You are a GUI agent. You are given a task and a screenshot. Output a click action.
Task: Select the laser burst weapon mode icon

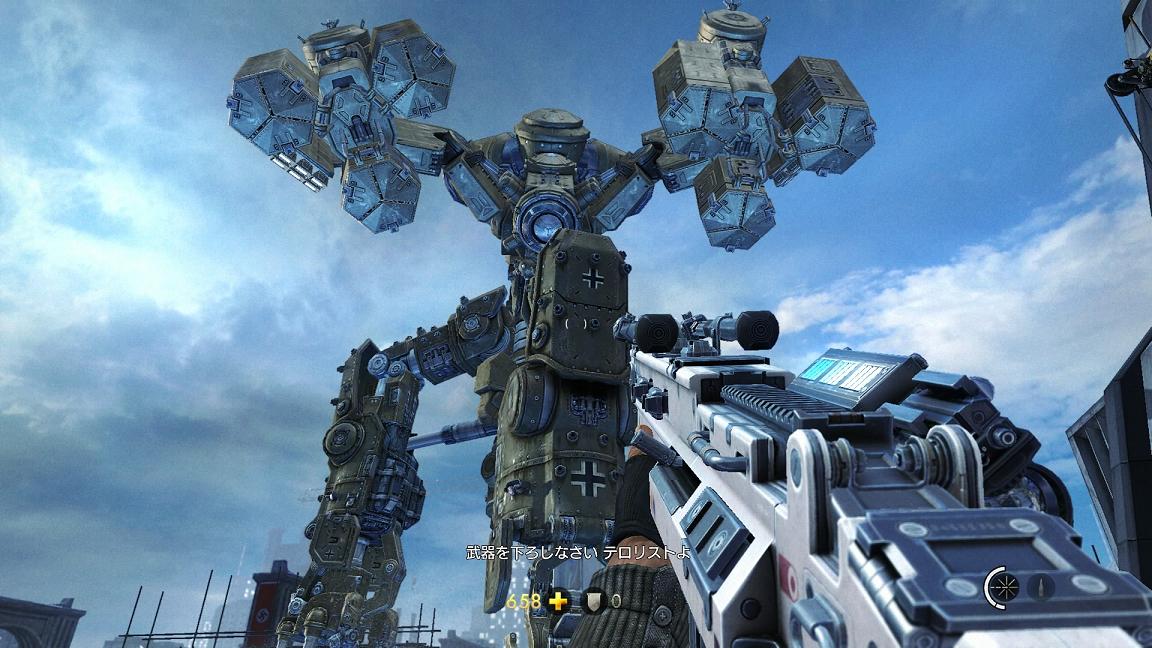1005,585
